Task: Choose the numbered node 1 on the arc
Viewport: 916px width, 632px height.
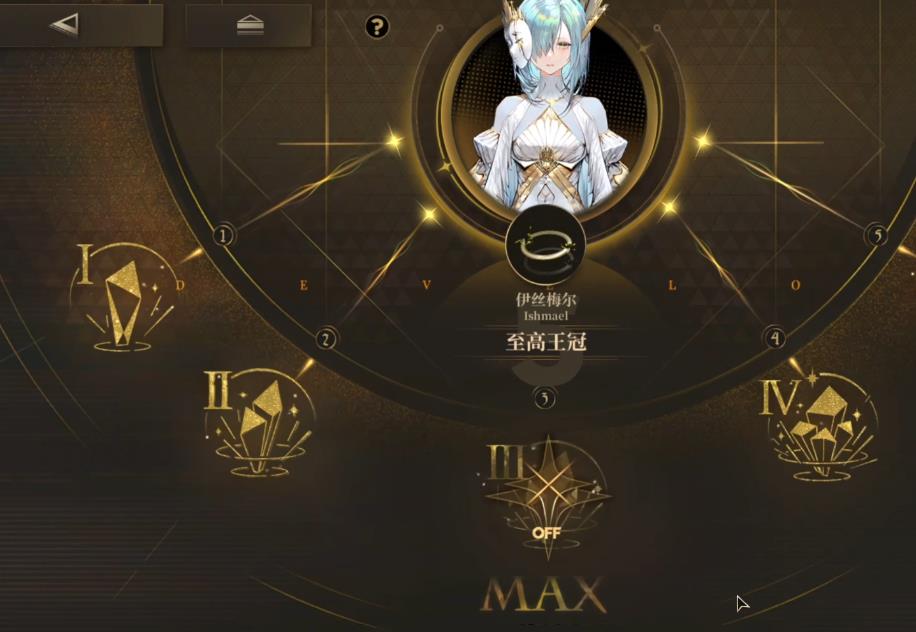Action: pyautogui.click(x=224, y=235)
